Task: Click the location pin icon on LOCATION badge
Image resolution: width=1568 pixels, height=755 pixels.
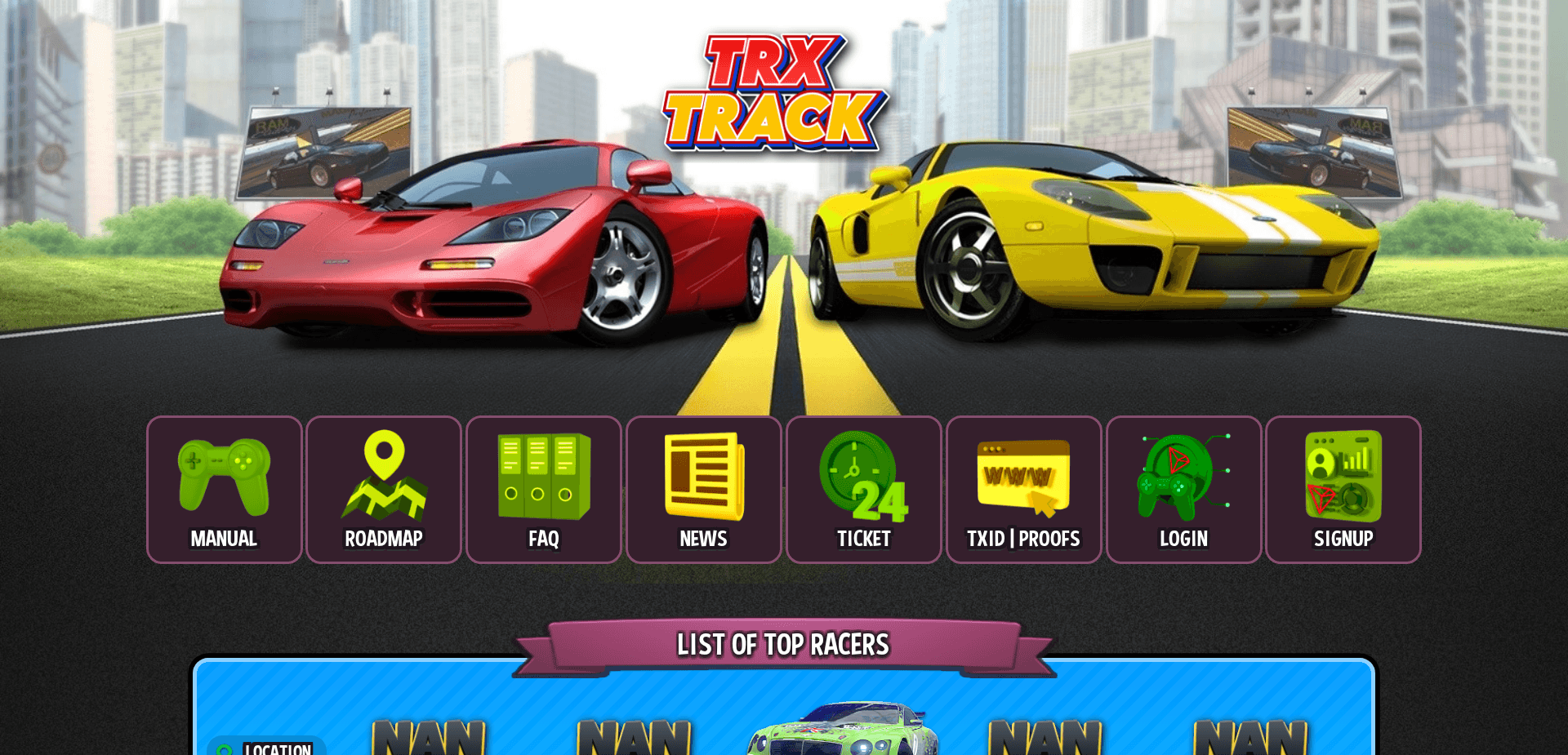Action: [225, 748]
